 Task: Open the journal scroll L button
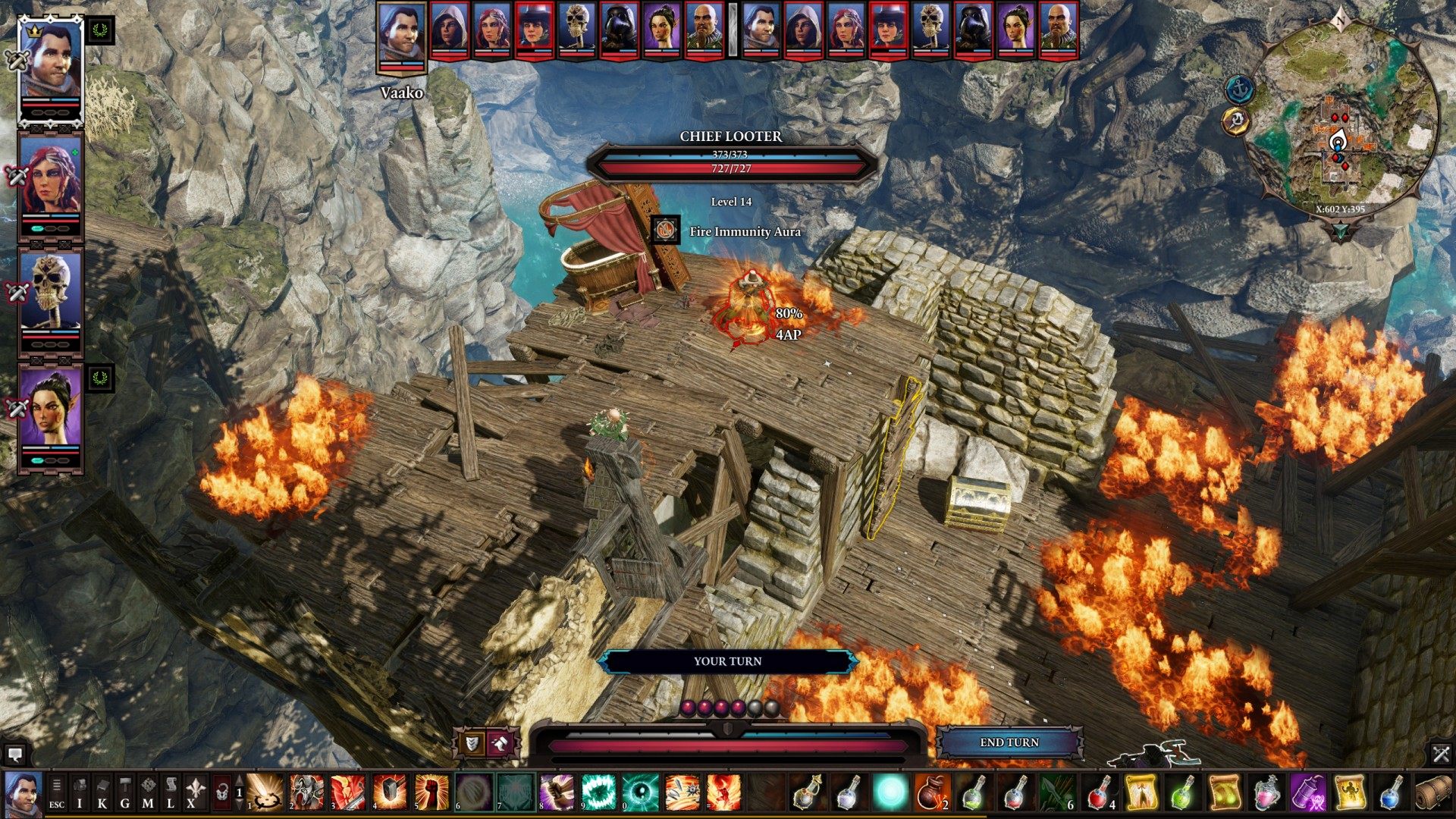(171, 793)
